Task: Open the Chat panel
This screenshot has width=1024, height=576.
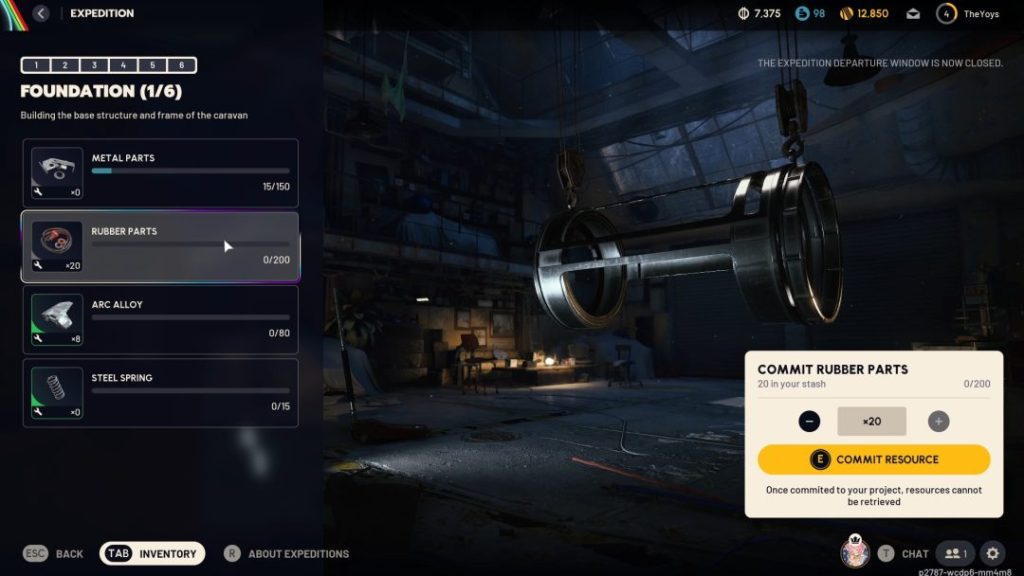Action: point(903,553)
